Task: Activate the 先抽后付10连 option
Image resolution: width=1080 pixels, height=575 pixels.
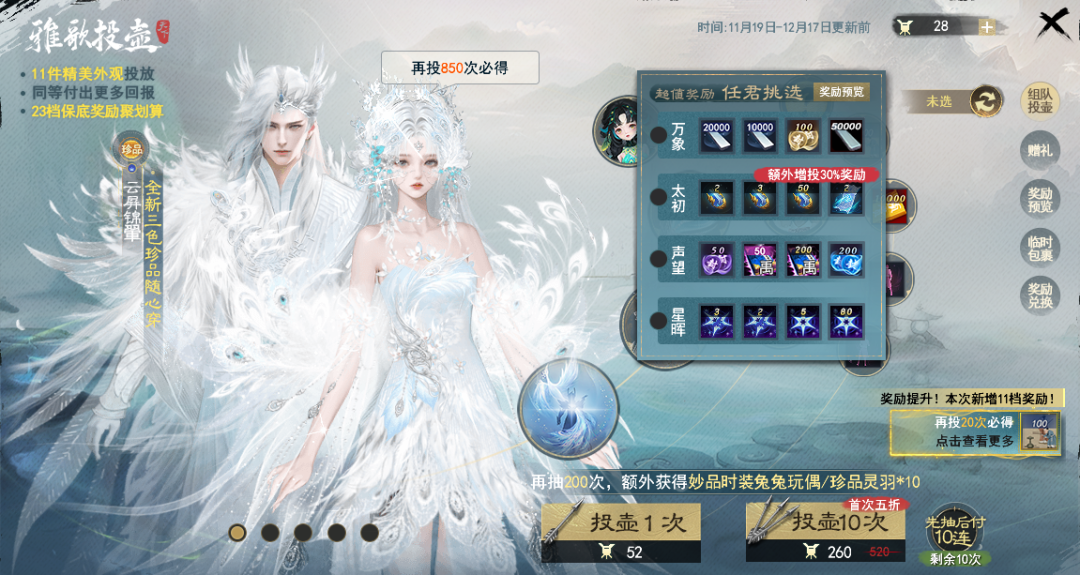Action: point(955,531)
